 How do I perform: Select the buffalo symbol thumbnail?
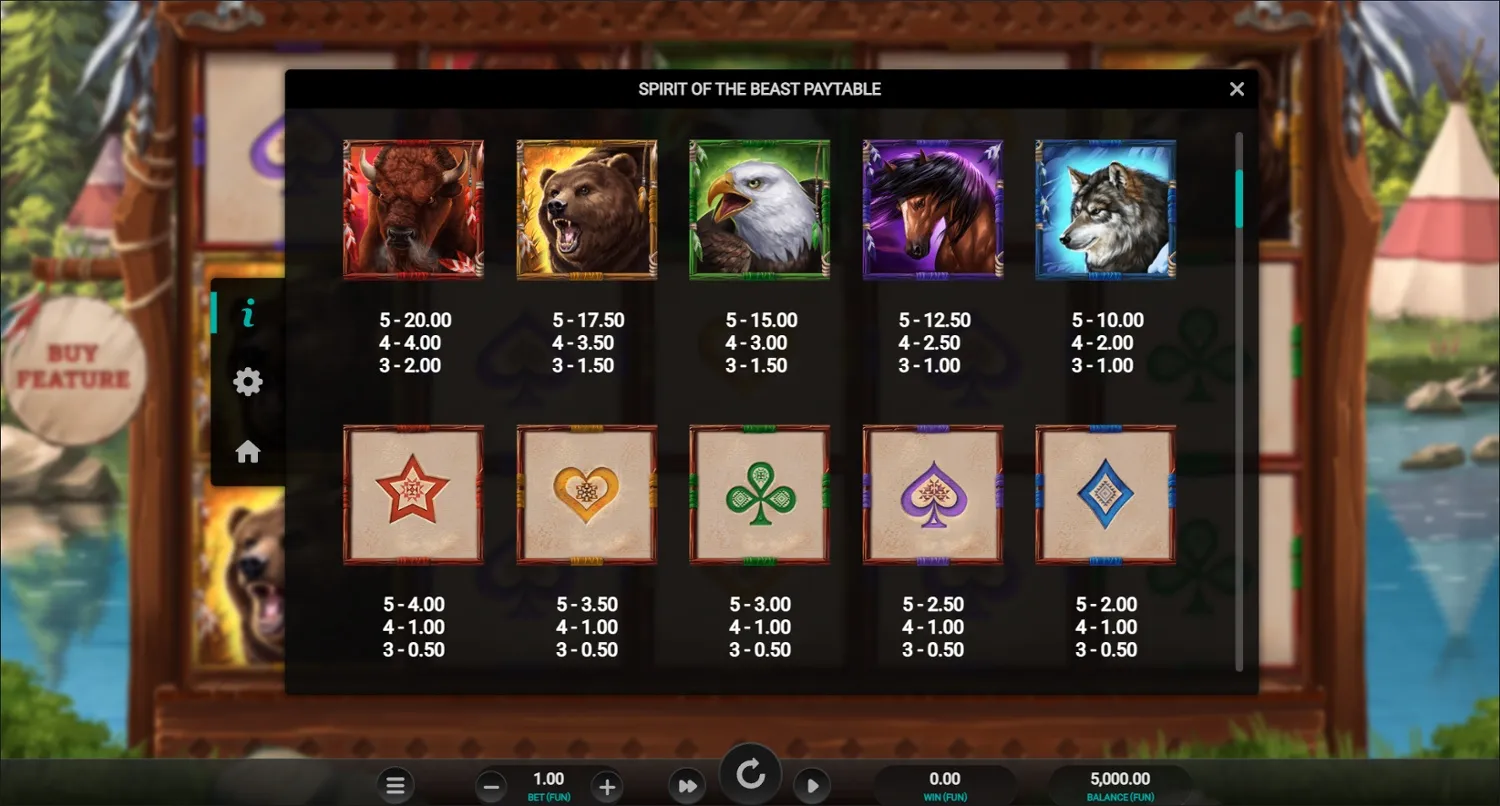pos(414,208)
